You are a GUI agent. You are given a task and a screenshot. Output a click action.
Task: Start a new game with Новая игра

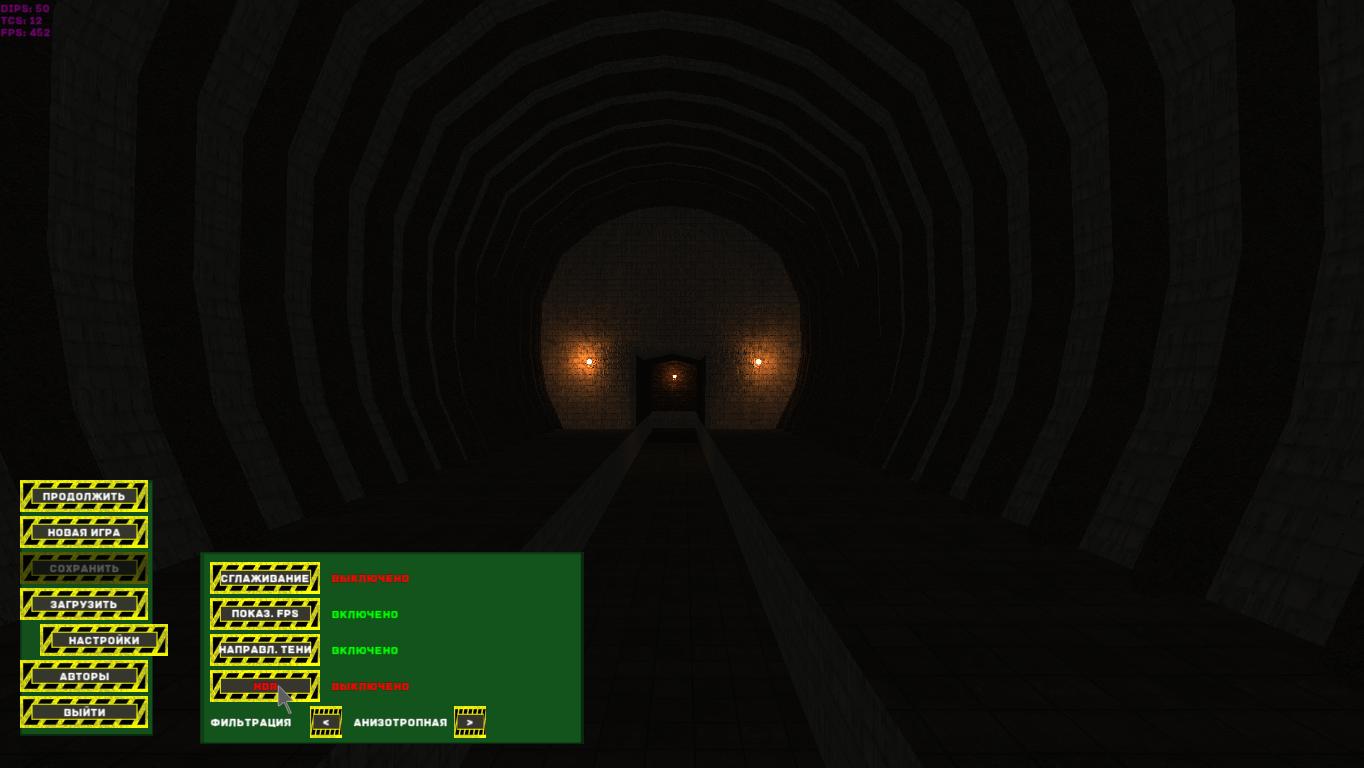click(84, 532)
